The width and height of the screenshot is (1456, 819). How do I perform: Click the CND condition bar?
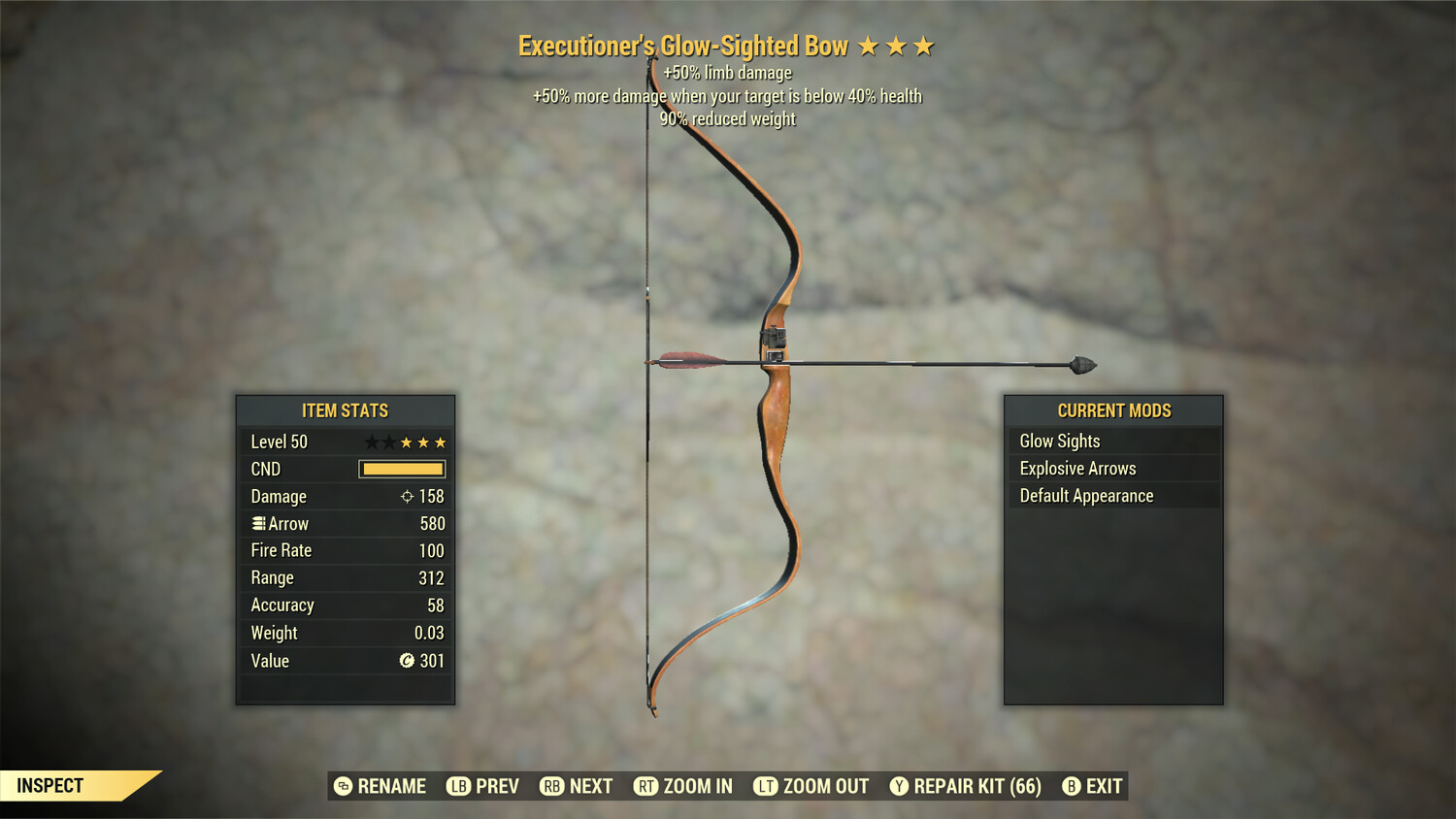click(402, 469)
